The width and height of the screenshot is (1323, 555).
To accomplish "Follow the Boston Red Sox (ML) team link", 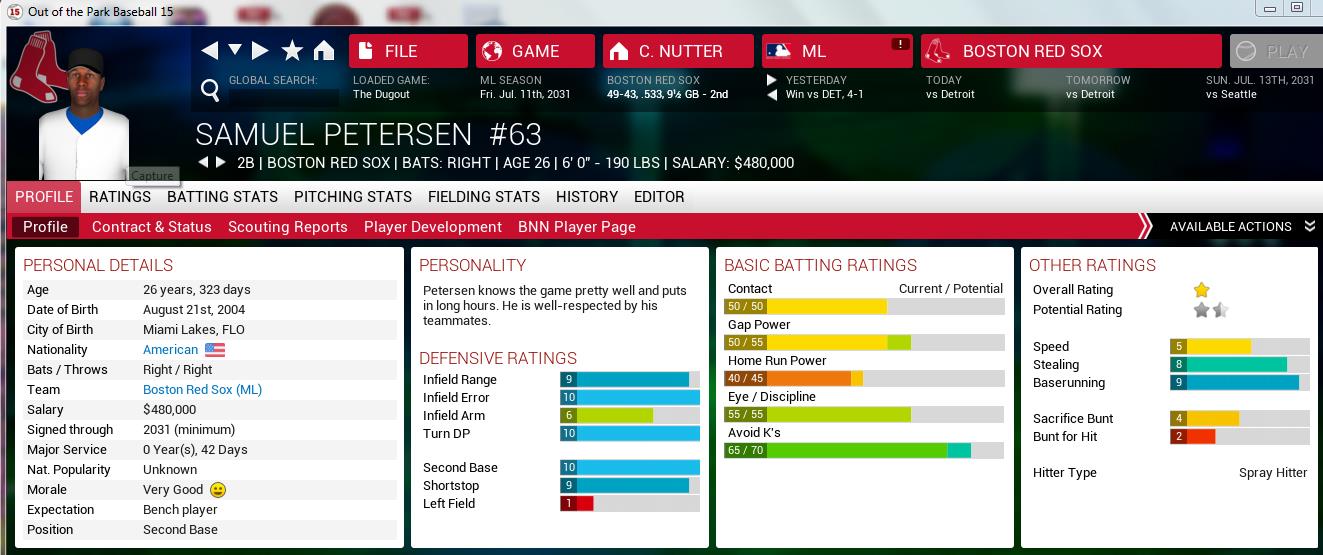I will coord(202,390).
